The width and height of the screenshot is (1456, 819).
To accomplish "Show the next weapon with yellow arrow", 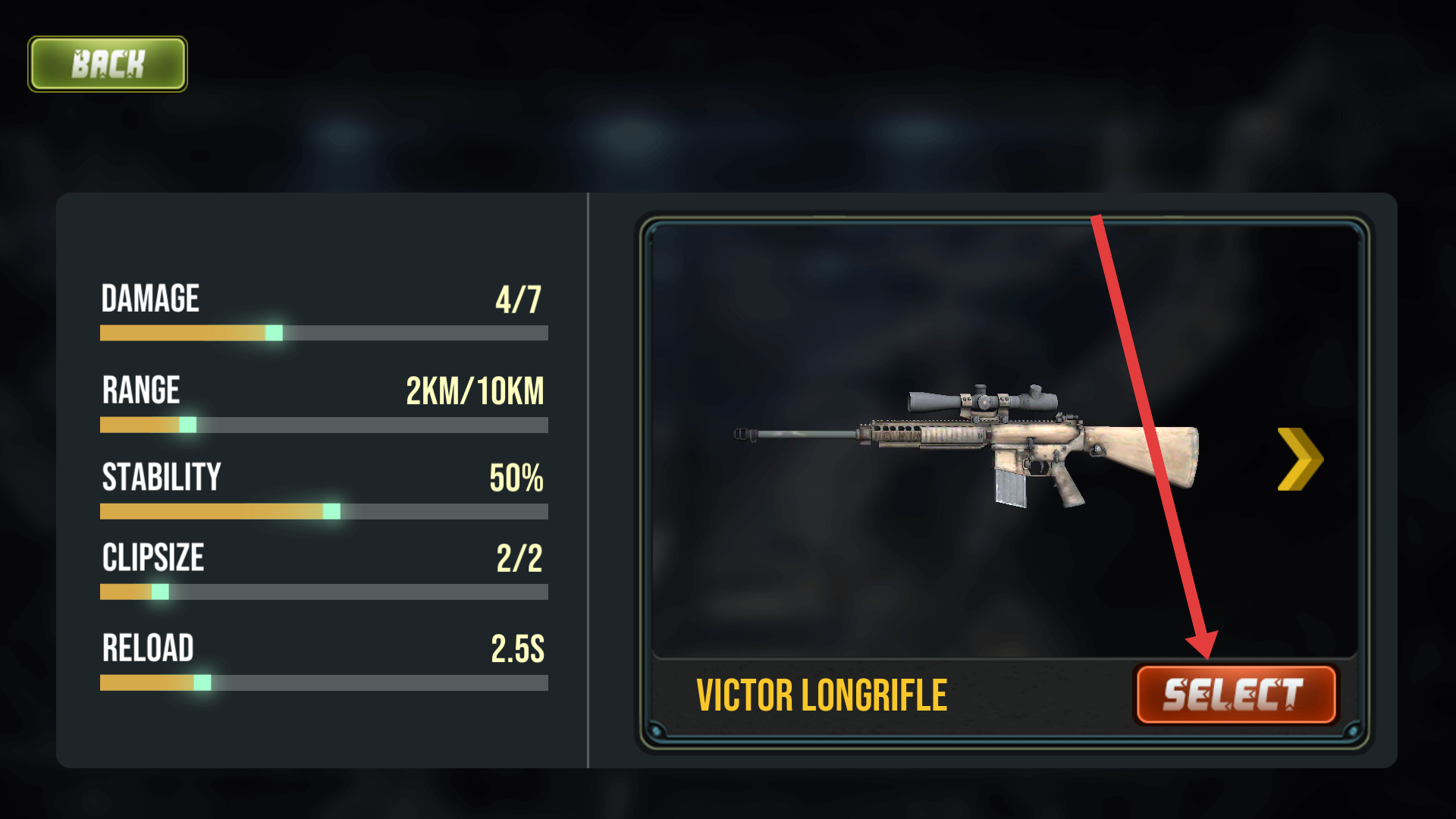I will [1300, 459].
